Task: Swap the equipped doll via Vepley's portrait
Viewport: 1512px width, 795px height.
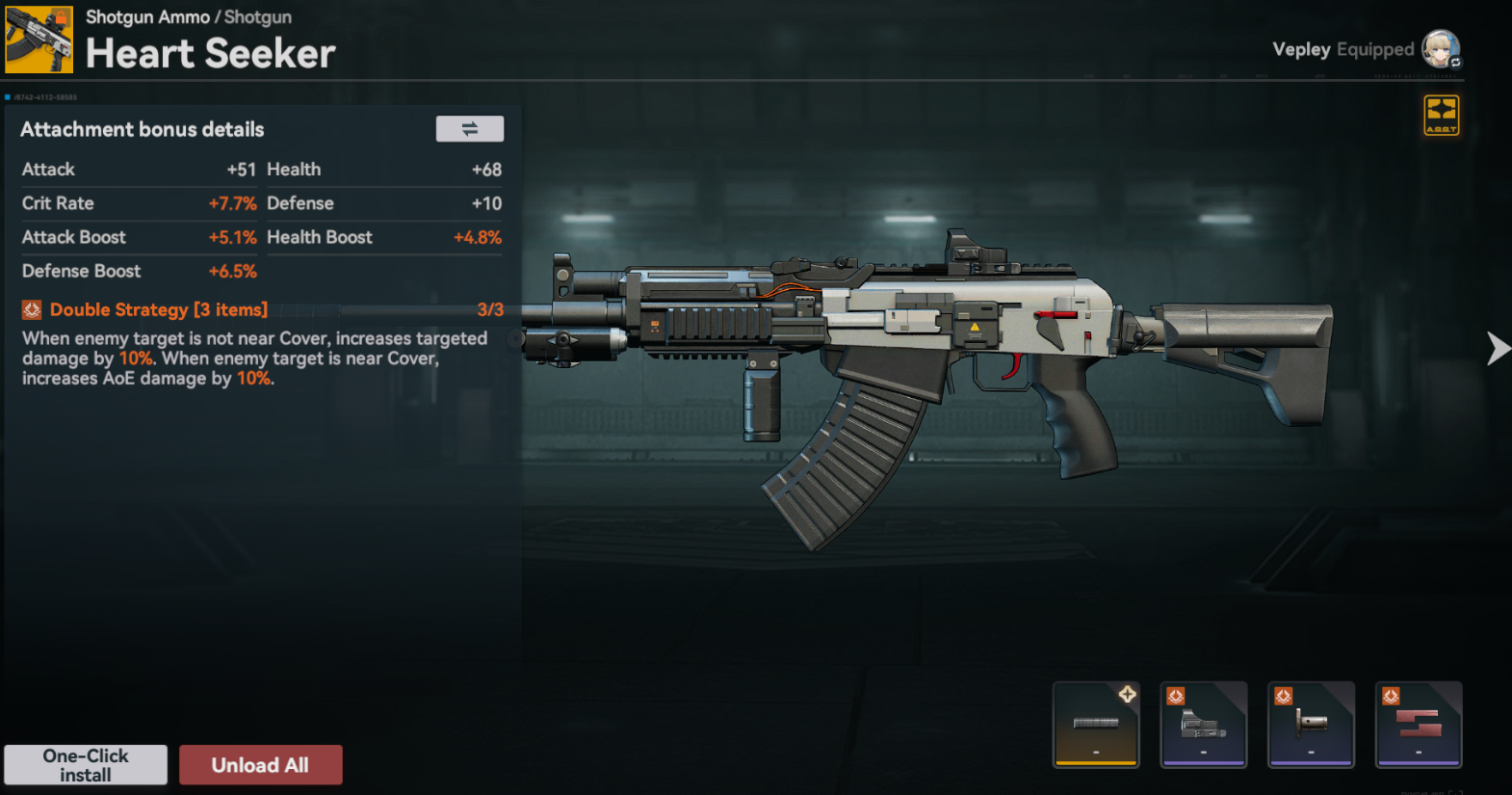Action: tap(1441, 49)
